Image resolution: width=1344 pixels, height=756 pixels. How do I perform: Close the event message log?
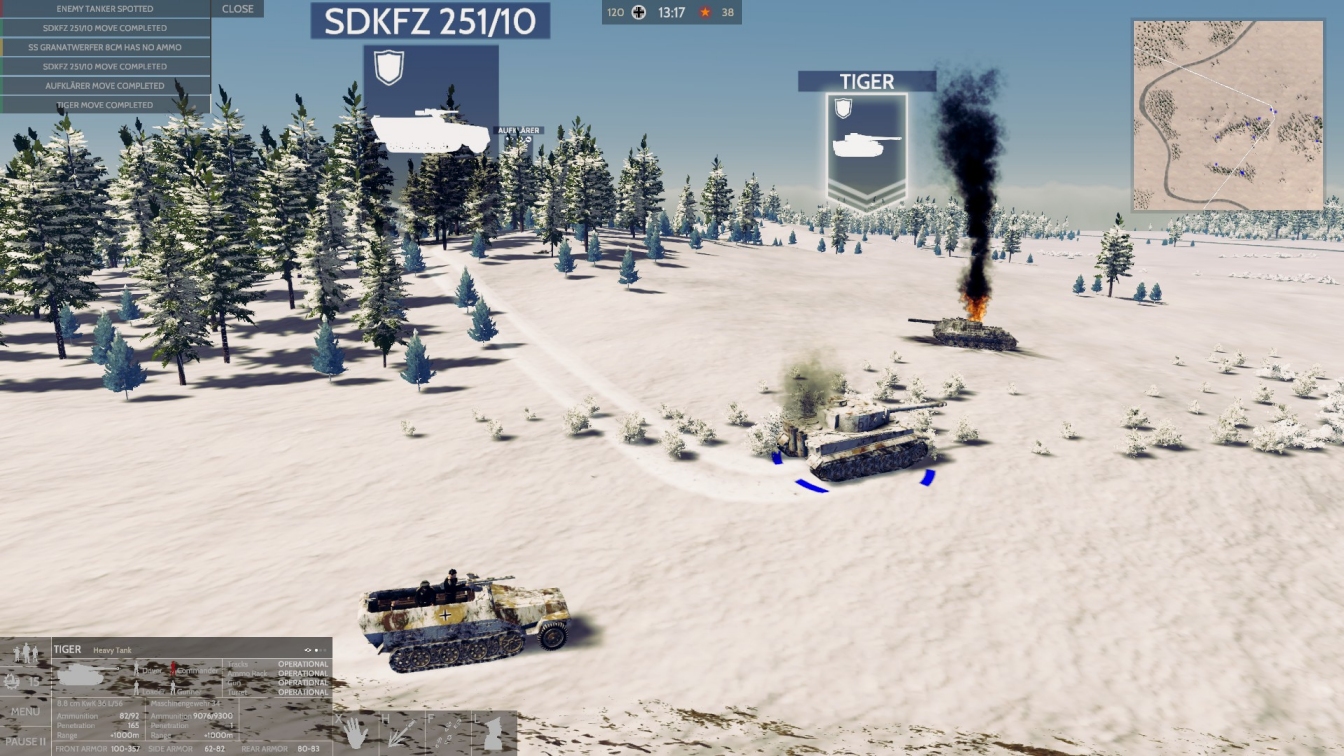tap(237, 9)
